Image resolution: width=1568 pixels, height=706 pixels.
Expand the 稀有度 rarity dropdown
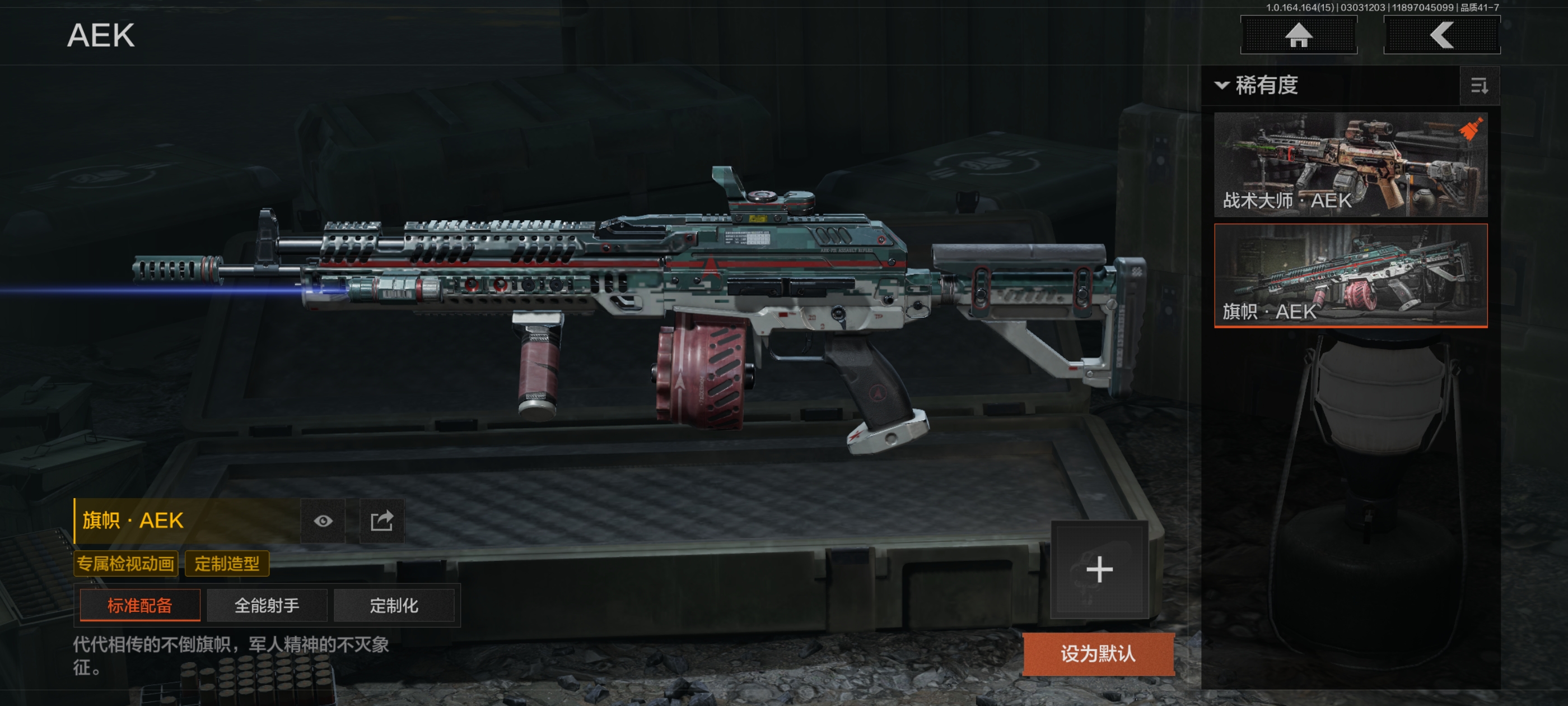click(x=1258, y=85)
